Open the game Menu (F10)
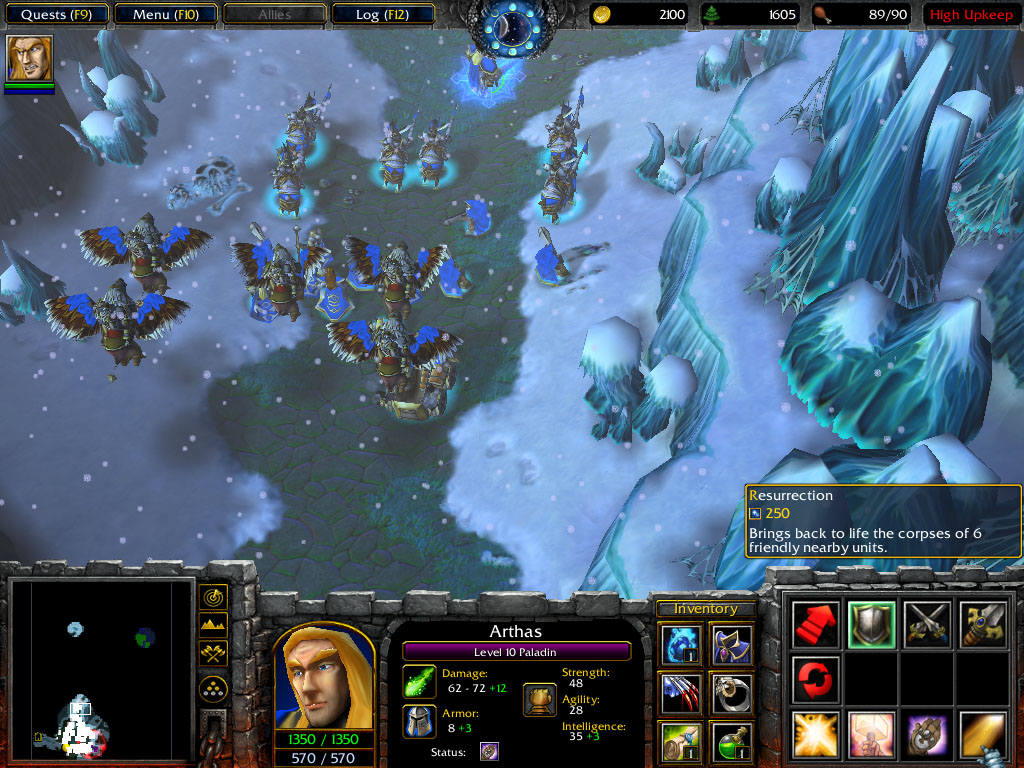This screenshot has height=768, width=1024. 165,15
